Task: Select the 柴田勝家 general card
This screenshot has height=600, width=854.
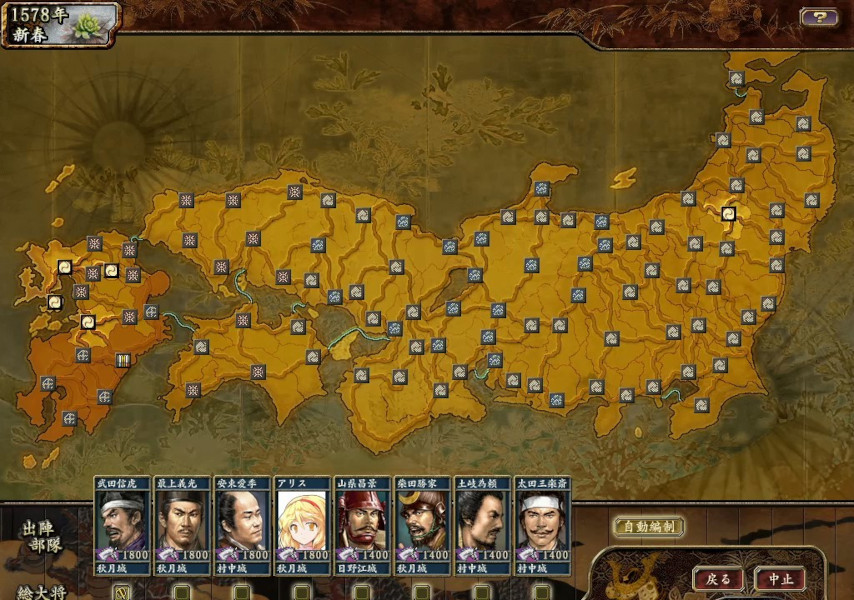Action: (421, 525)
